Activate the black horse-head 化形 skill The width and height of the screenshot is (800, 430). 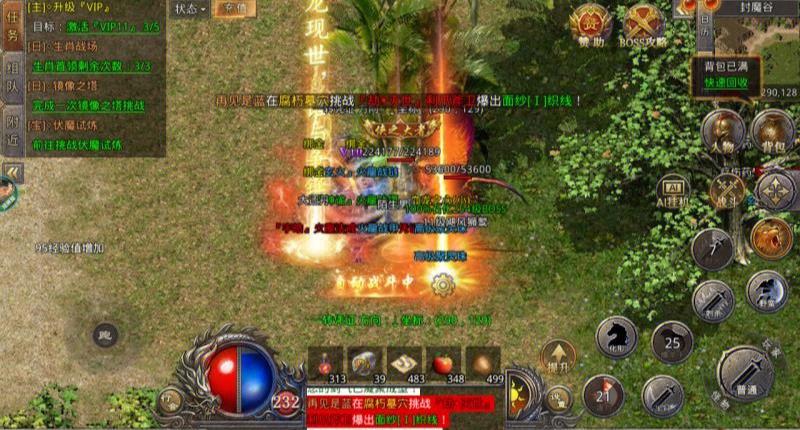point(616,337)
